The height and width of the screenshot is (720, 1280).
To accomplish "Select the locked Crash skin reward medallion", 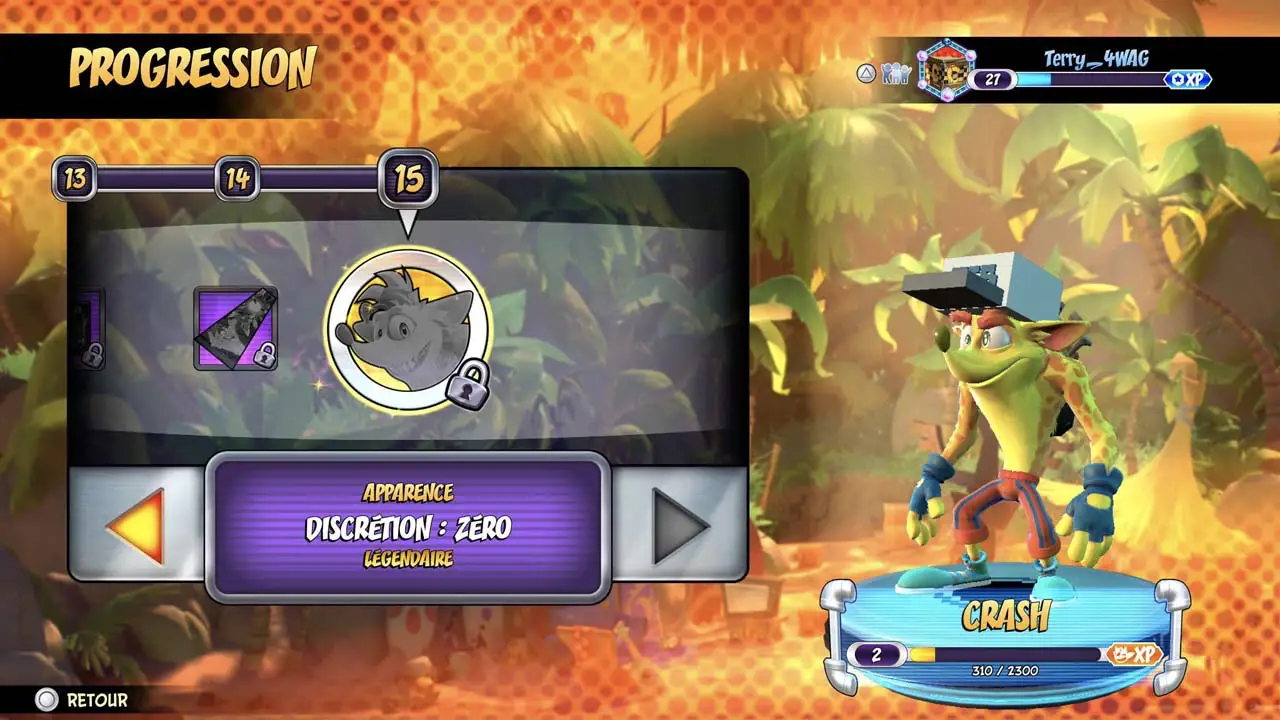I will pos(408,329).
